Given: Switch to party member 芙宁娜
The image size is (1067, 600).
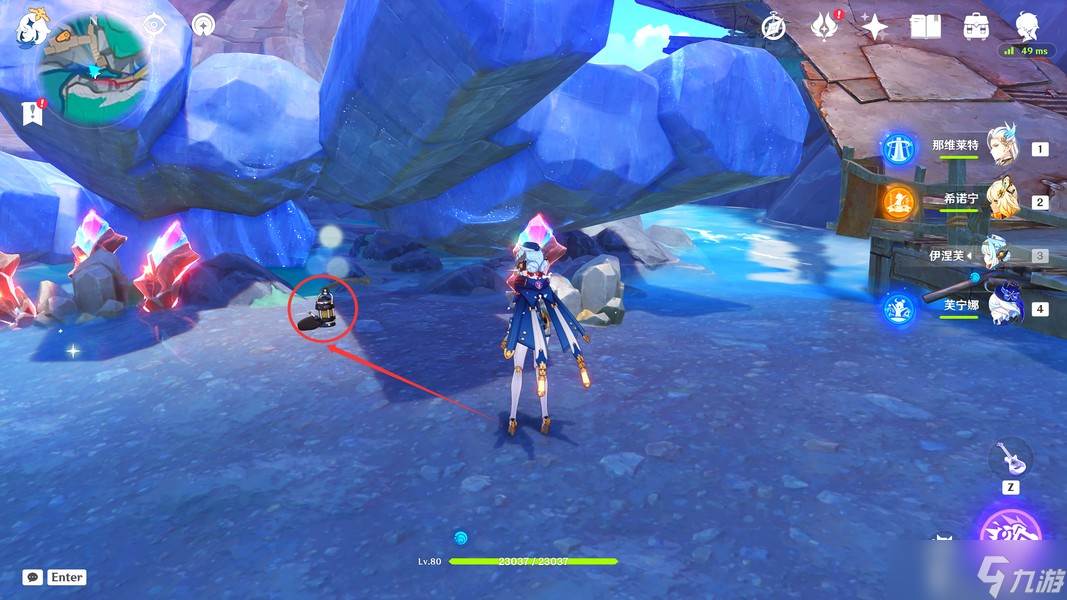Looking at the screenshot, I should [x=1001, y=307].
